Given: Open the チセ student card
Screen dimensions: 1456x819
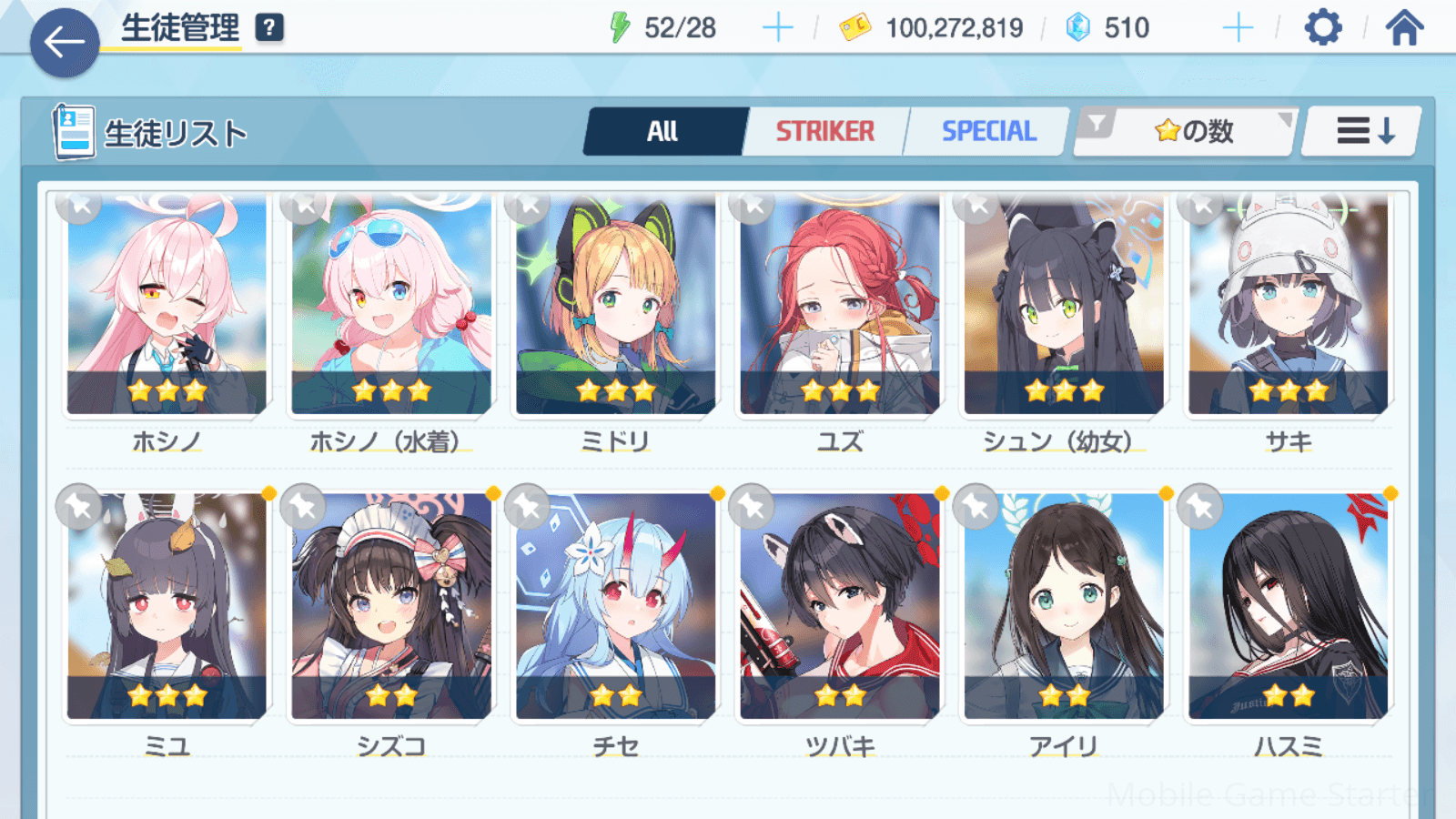Looking at the screenshot, I should pos(616,607).
